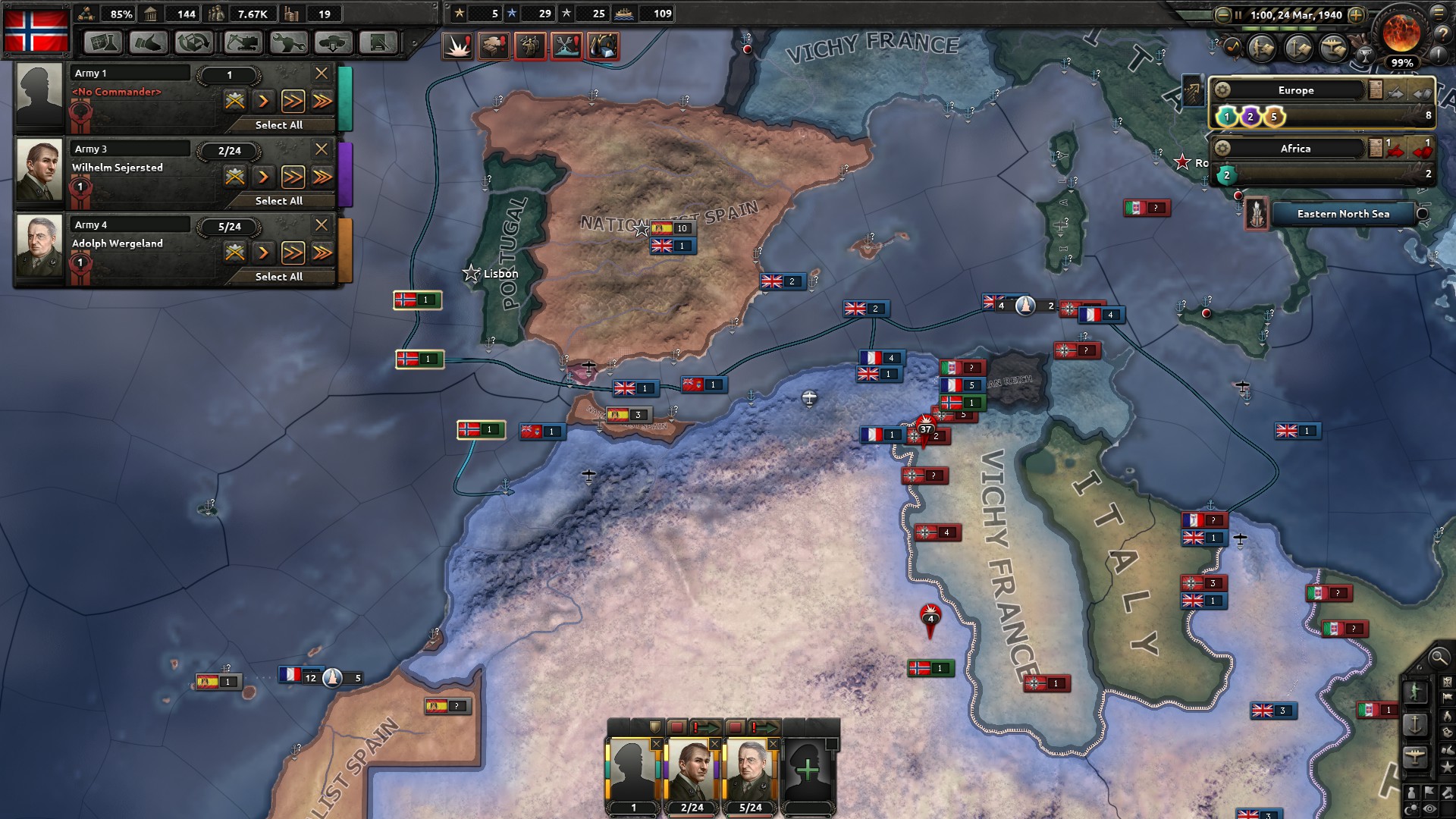Viewport: 1456px width, 819px height.
Task: Open the Africa theater settings gear
Action: 1223,149
